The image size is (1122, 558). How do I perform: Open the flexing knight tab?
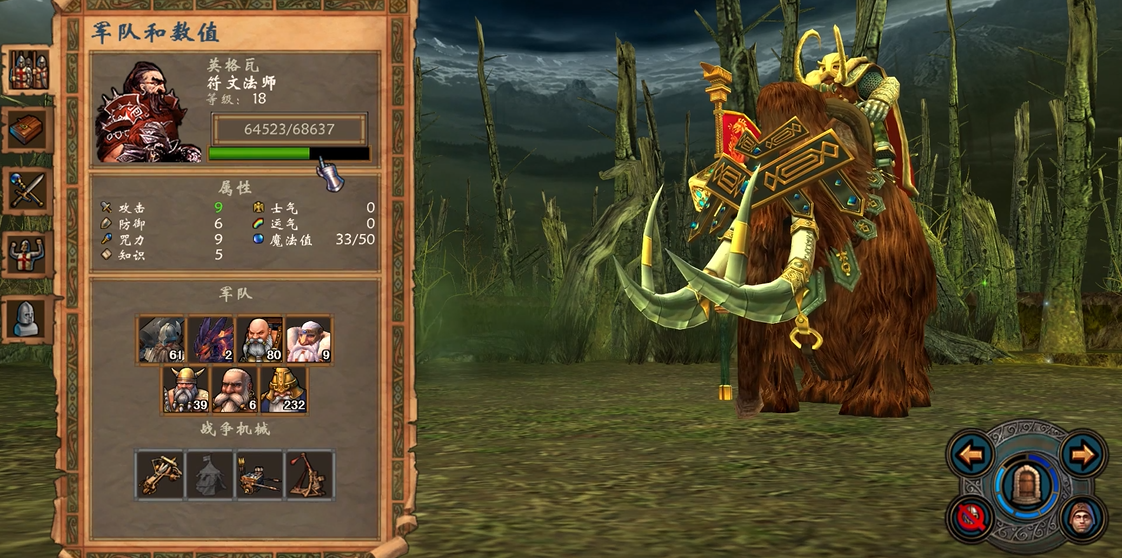click(26, 255)
